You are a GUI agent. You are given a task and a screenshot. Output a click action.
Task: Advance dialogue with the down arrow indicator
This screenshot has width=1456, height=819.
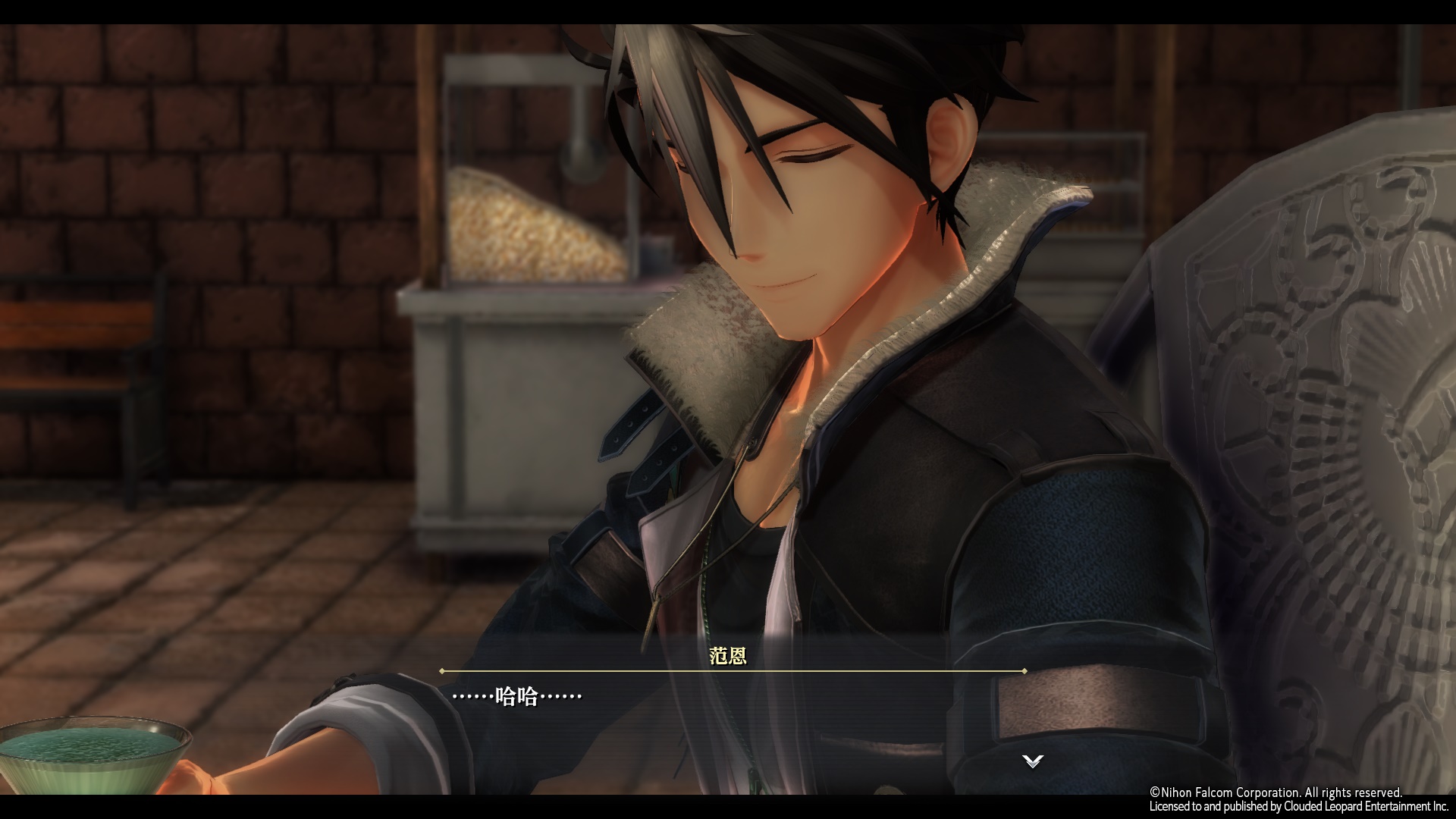tap(1032, 761)
